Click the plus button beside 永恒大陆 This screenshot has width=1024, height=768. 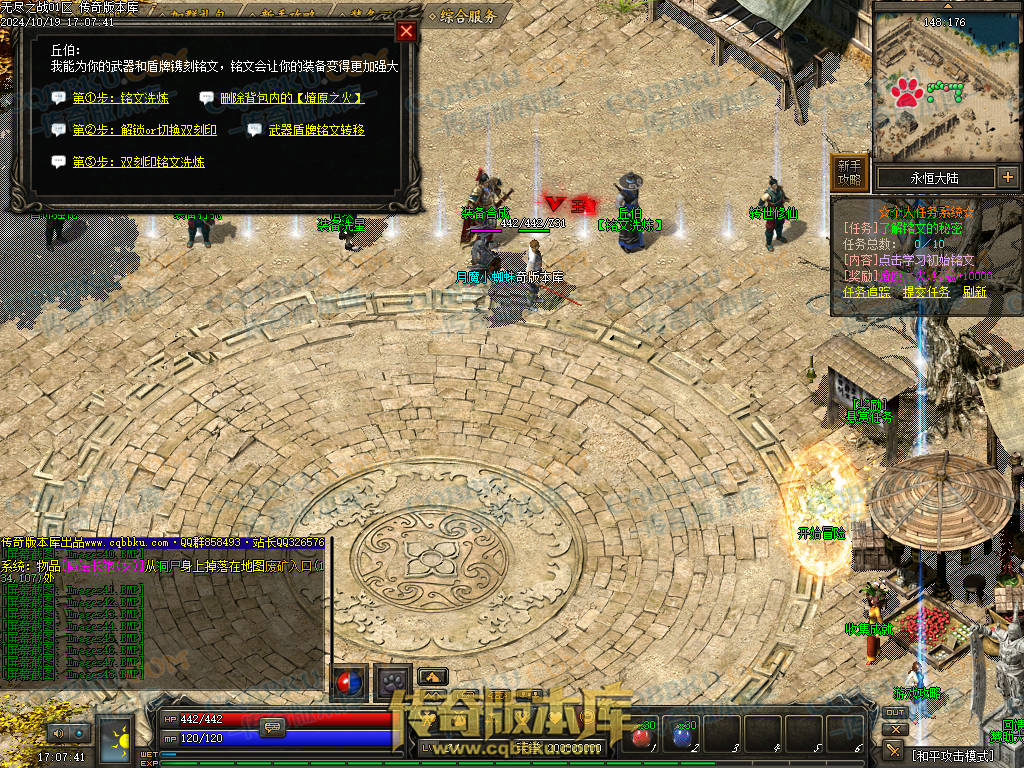pos(1007,177)
